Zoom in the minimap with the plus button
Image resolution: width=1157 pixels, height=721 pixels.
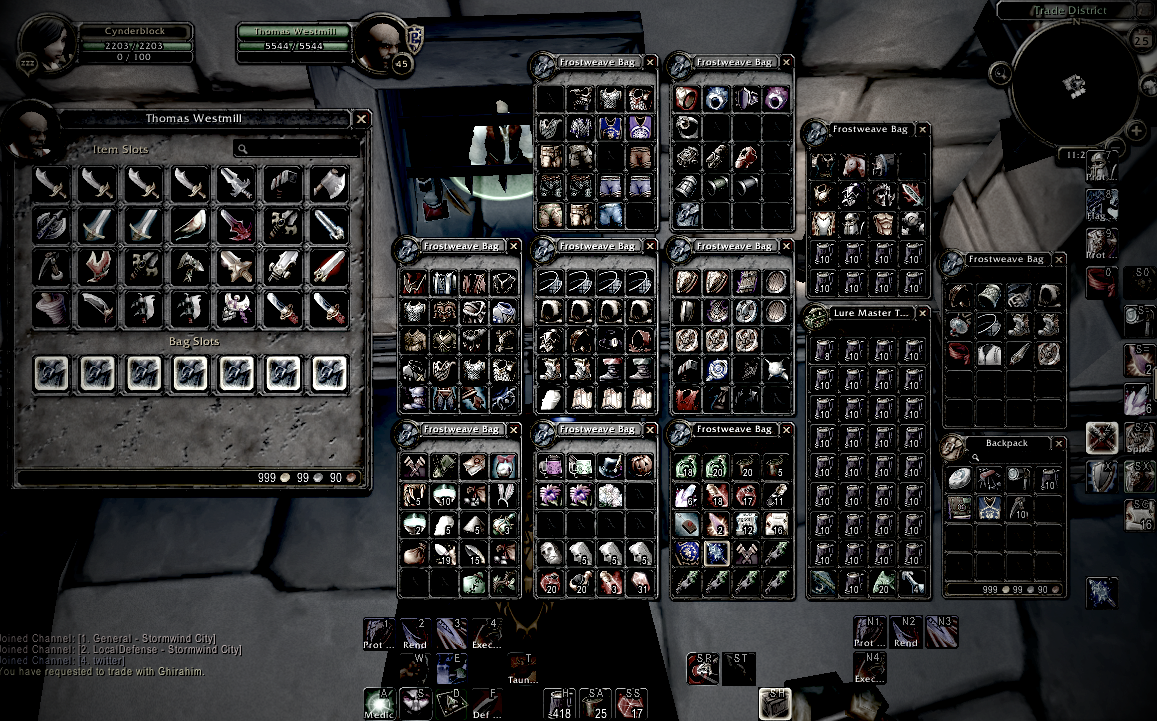1136,131
